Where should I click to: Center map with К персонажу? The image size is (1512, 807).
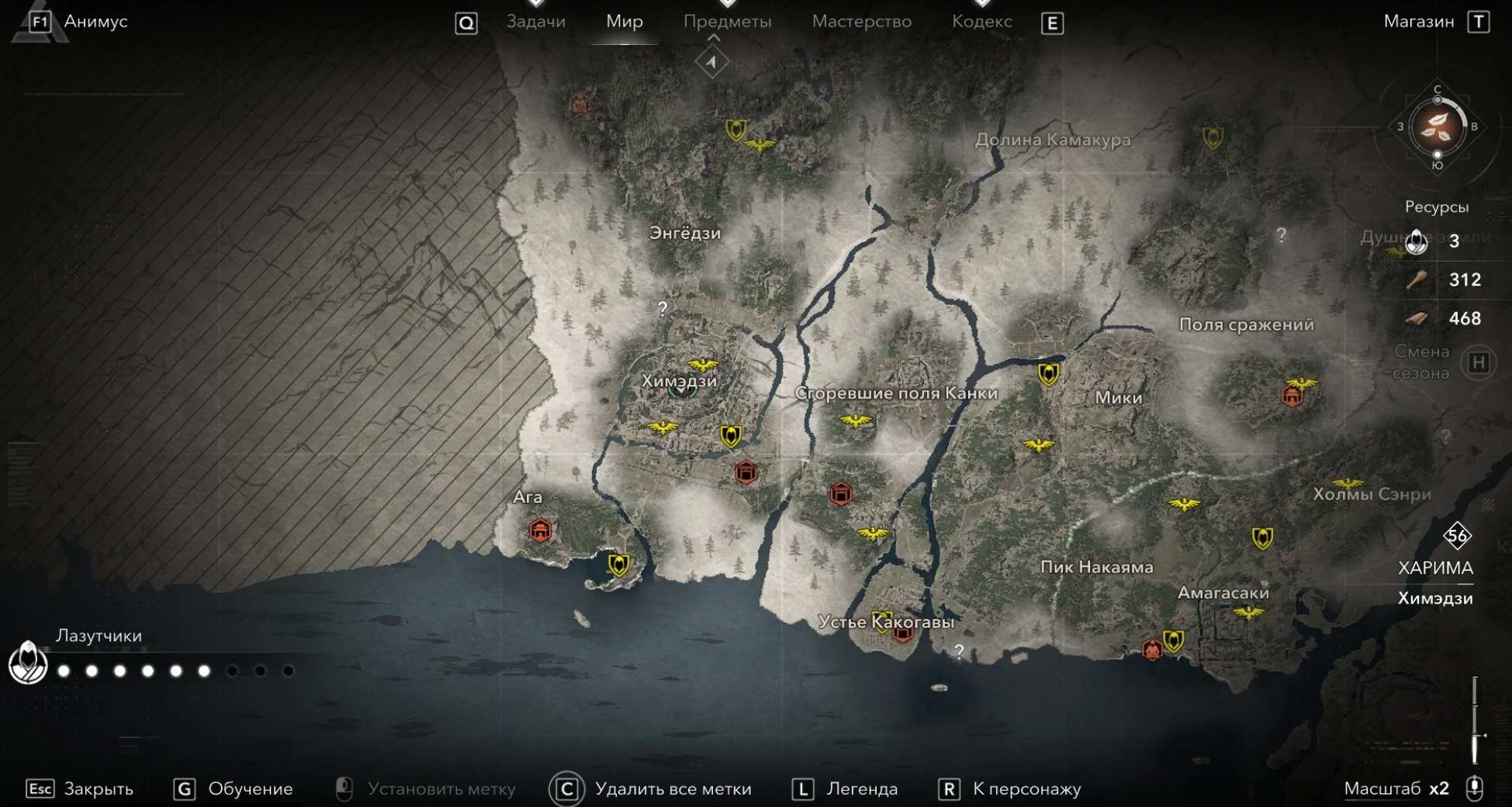point(1026,789)
